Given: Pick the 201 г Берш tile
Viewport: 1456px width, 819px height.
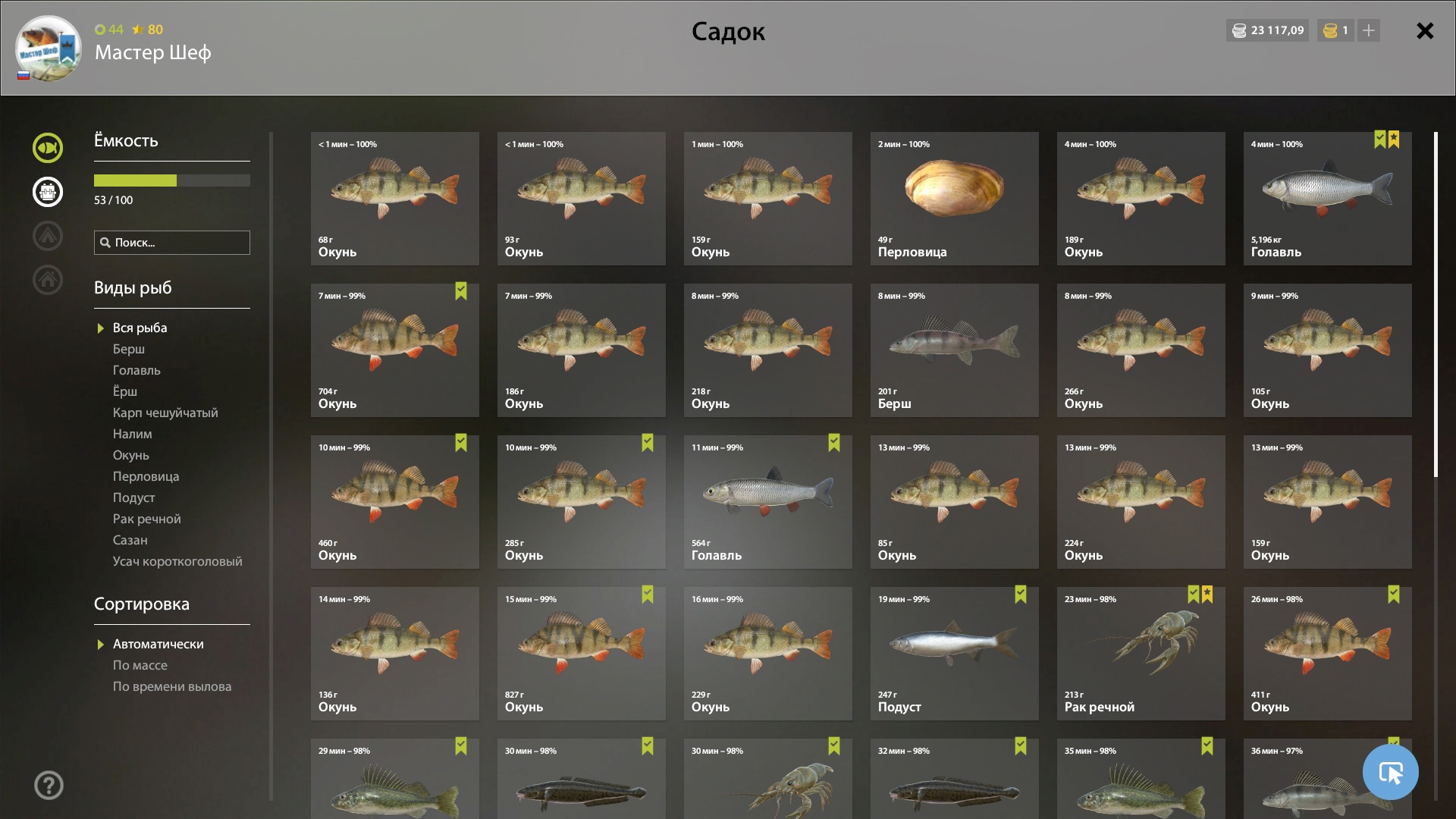Looking at the screenshot, I should click(x=954, y=350).
